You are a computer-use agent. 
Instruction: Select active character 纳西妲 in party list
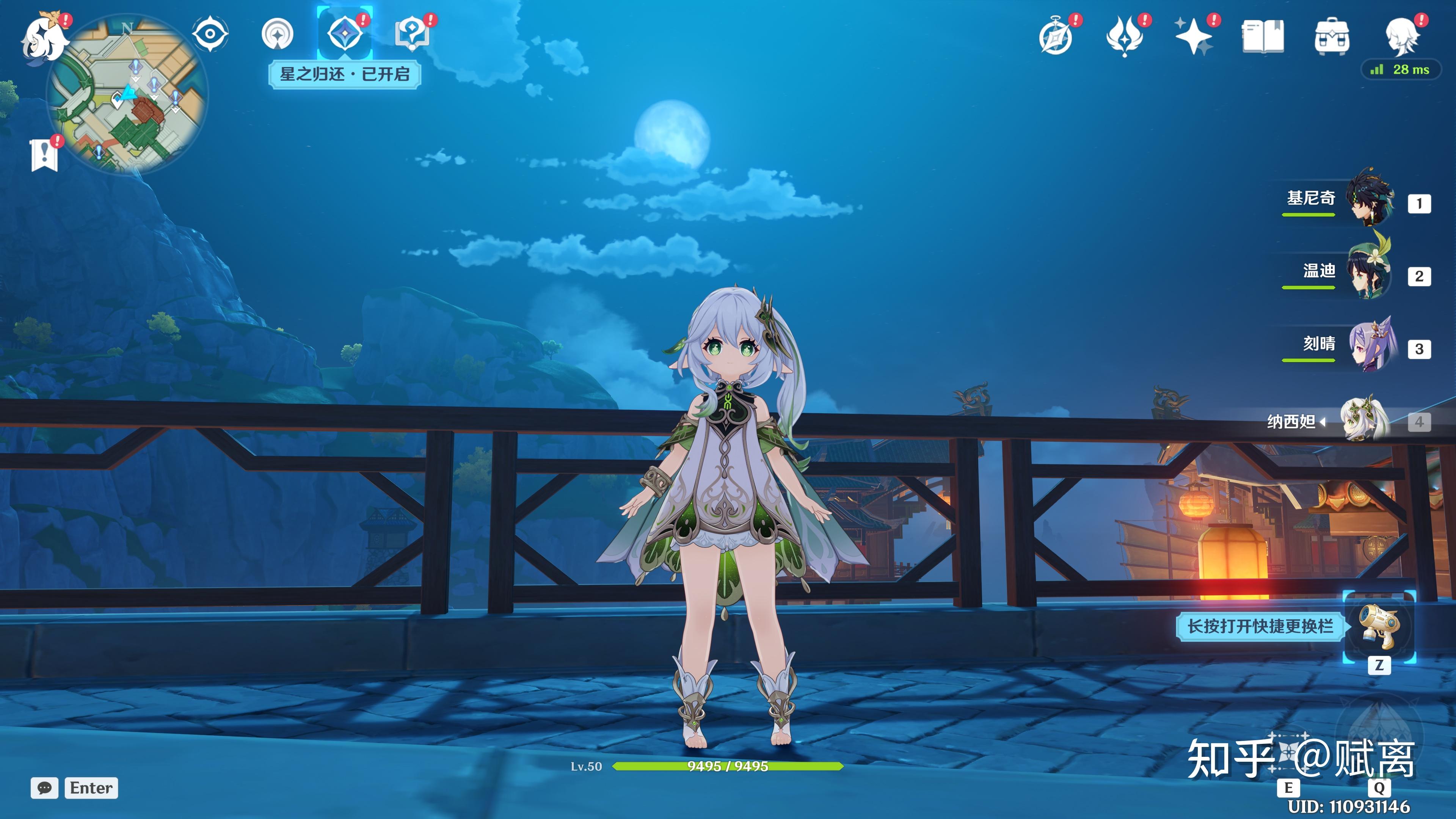point(1365,420)
